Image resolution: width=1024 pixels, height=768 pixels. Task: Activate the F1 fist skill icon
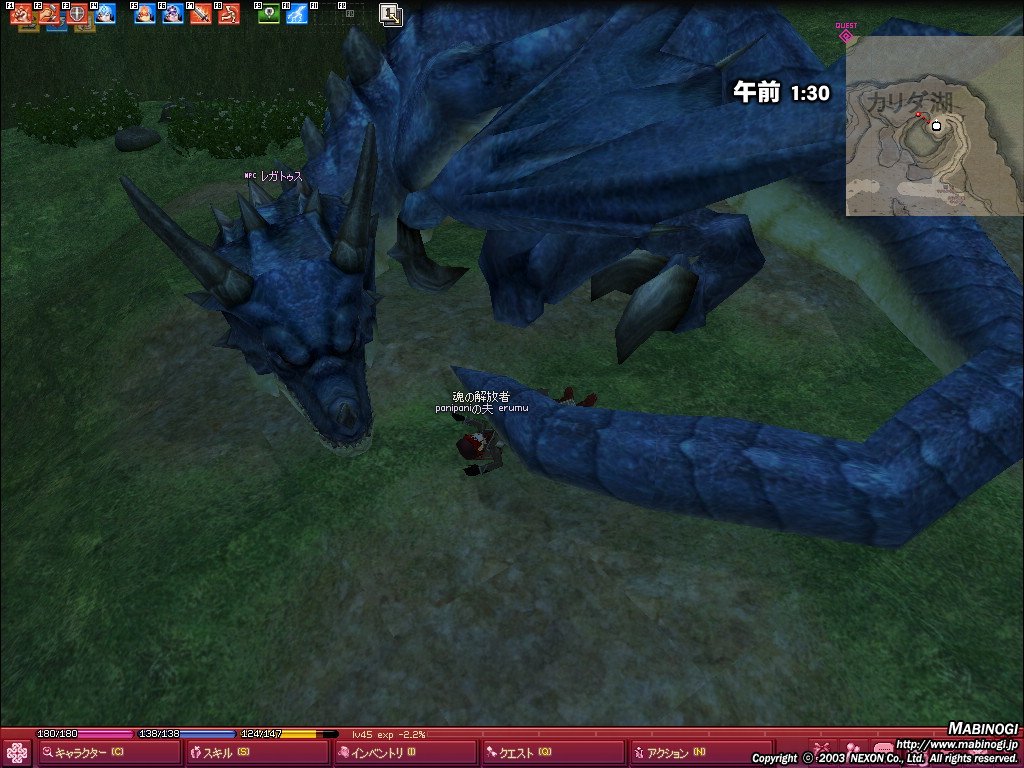click(21, 14)
